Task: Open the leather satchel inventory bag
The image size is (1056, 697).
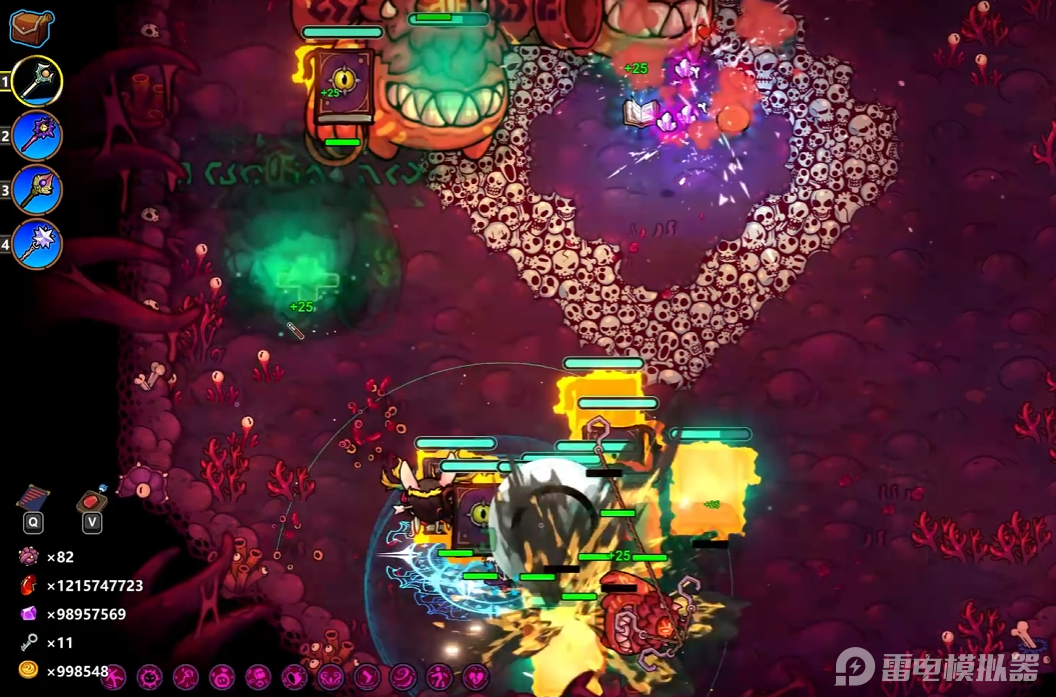Action: click(x=31, y=27)
